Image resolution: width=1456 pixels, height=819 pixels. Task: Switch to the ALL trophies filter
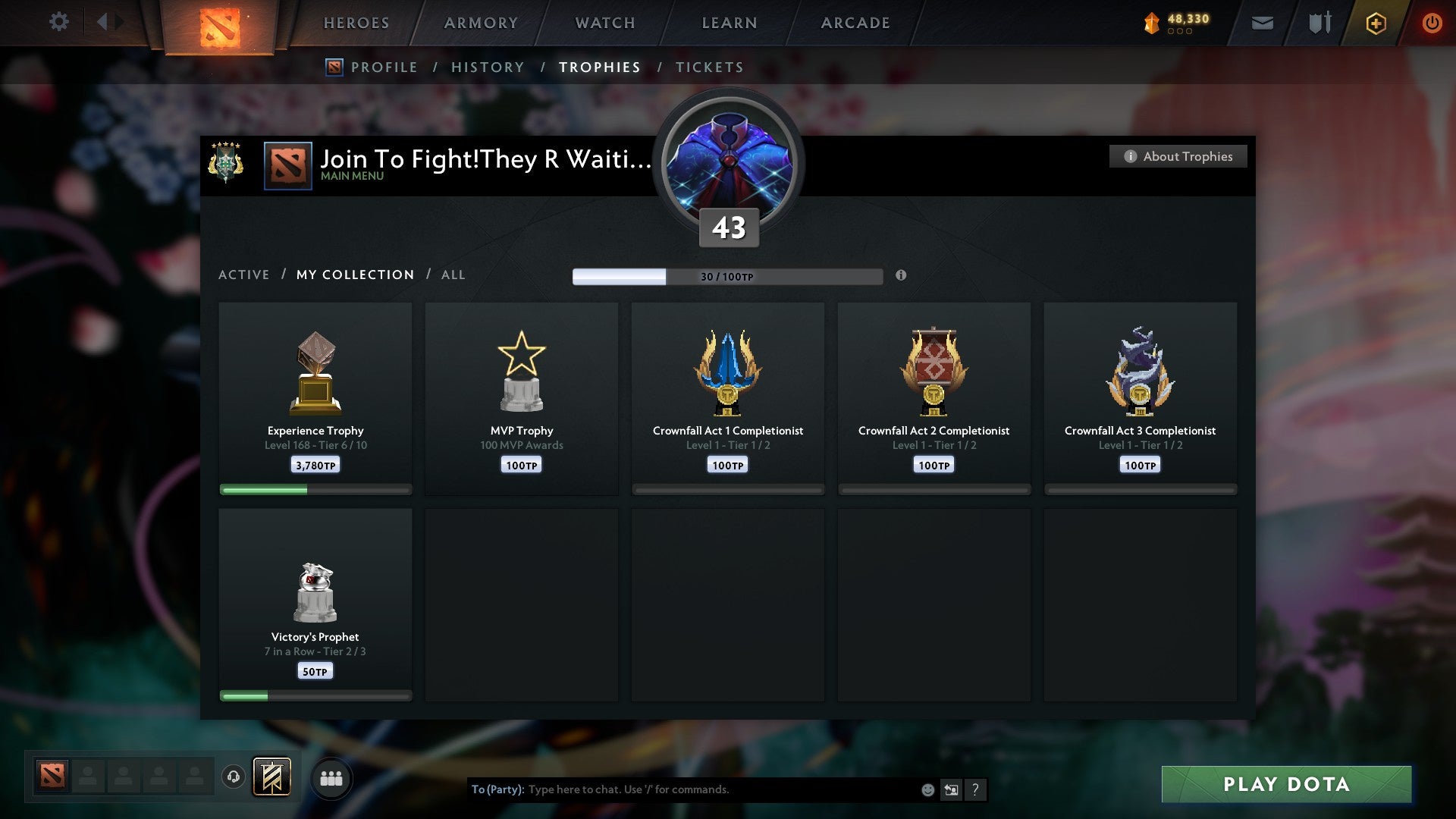pos(453,275)
